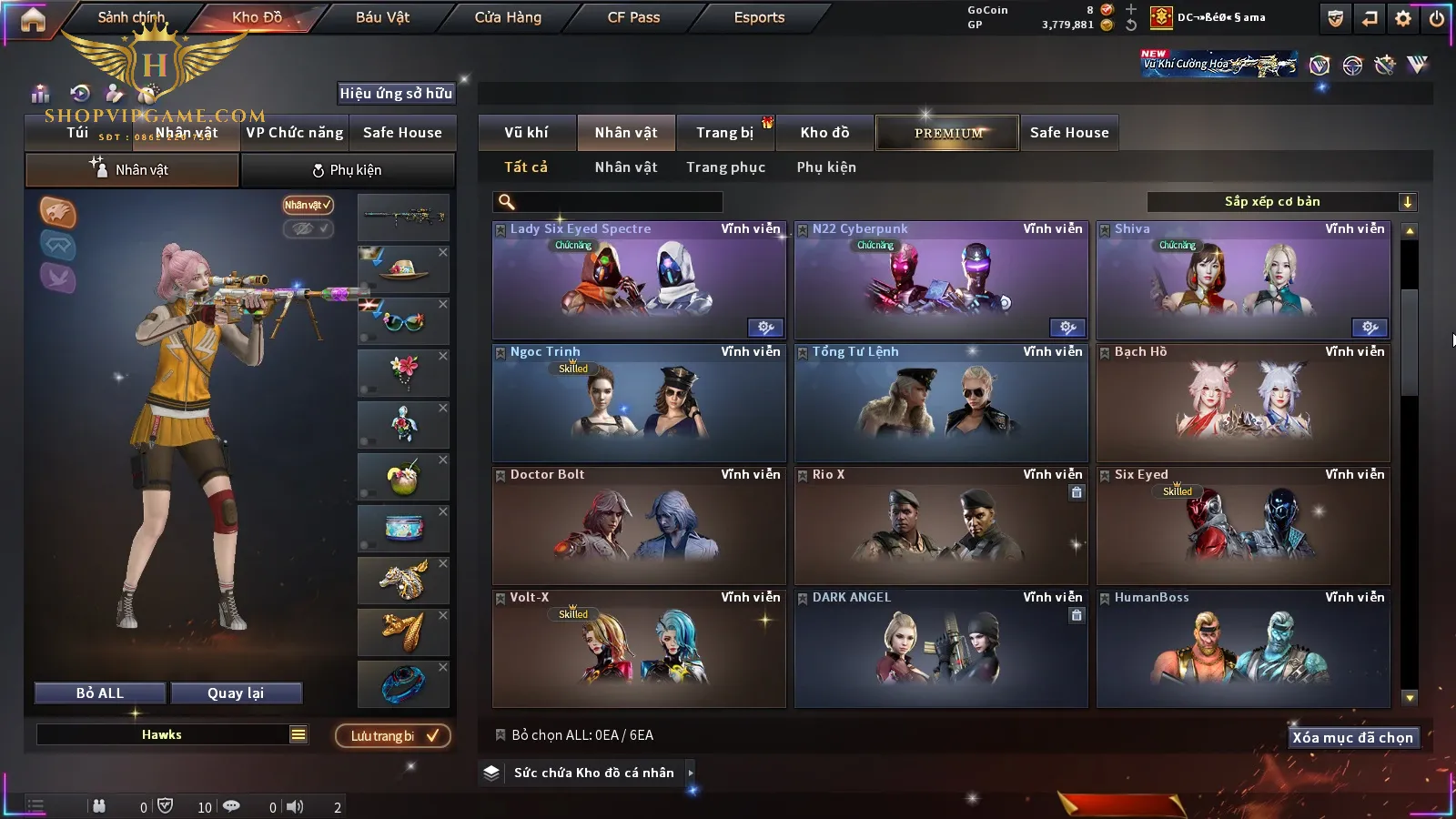This screenshot has height=819, width=1456.
Task: Click the Bỏ ALL button
Action: [100, 693]
